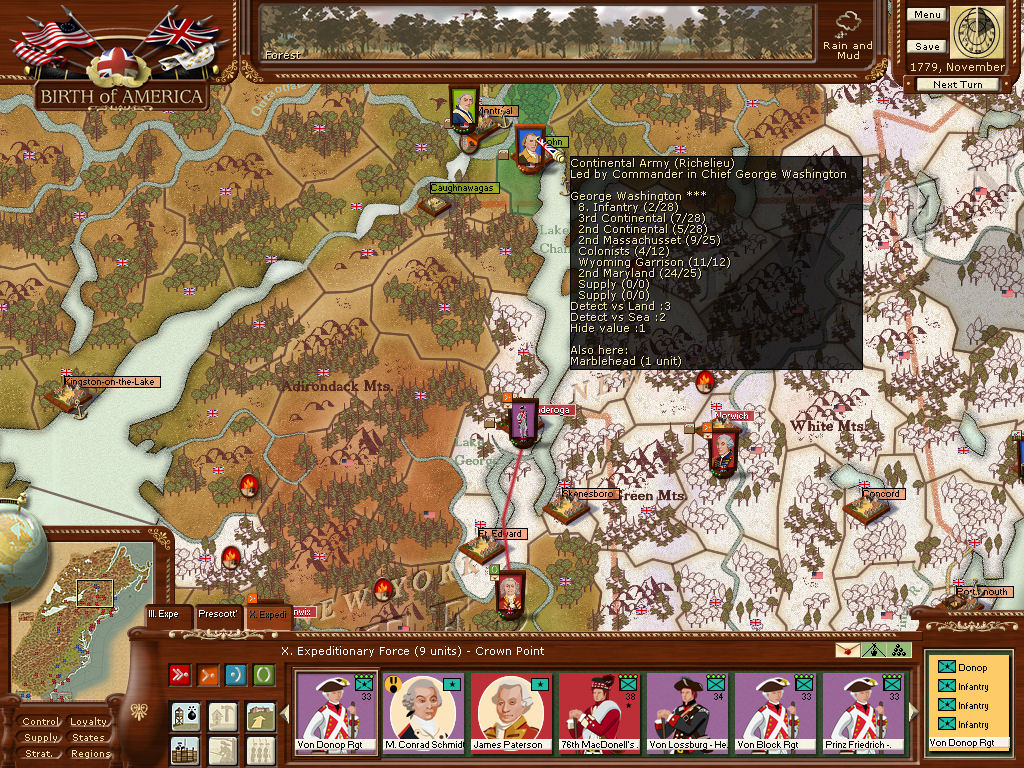
Task: Switch to the Regions map view
Action: coord(89,754)
